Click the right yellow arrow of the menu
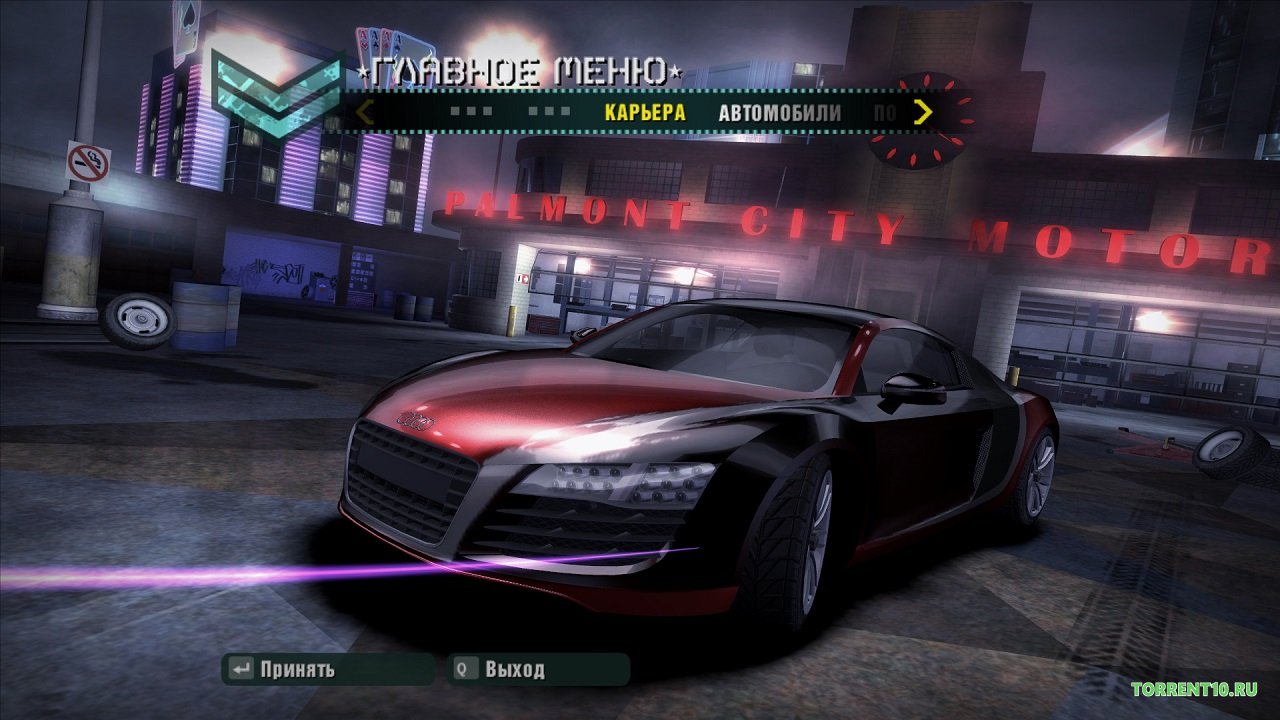Screen dimensions: 1280x720 (923, 111)
